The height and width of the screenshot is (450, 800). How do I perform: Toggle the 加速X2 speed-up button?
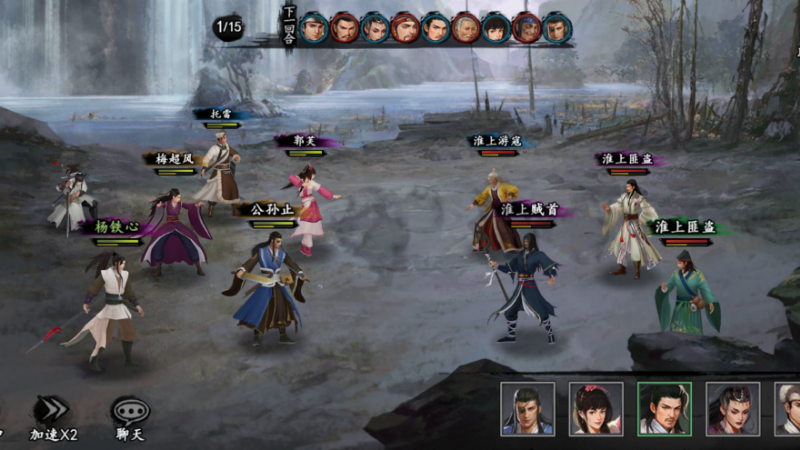click(52, 411)
